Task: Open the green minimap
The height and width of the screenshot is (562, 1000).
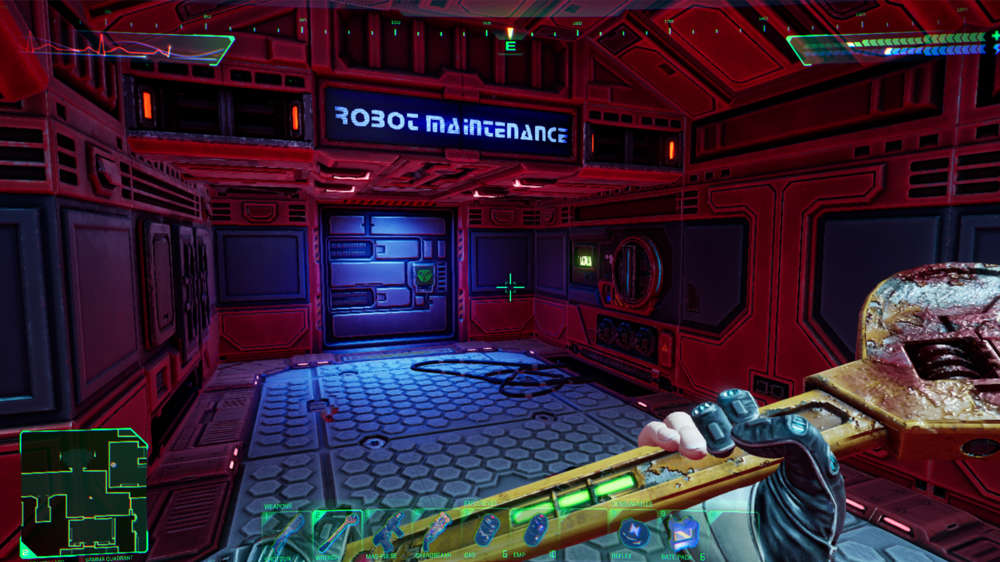Action: tap(84, 492)
